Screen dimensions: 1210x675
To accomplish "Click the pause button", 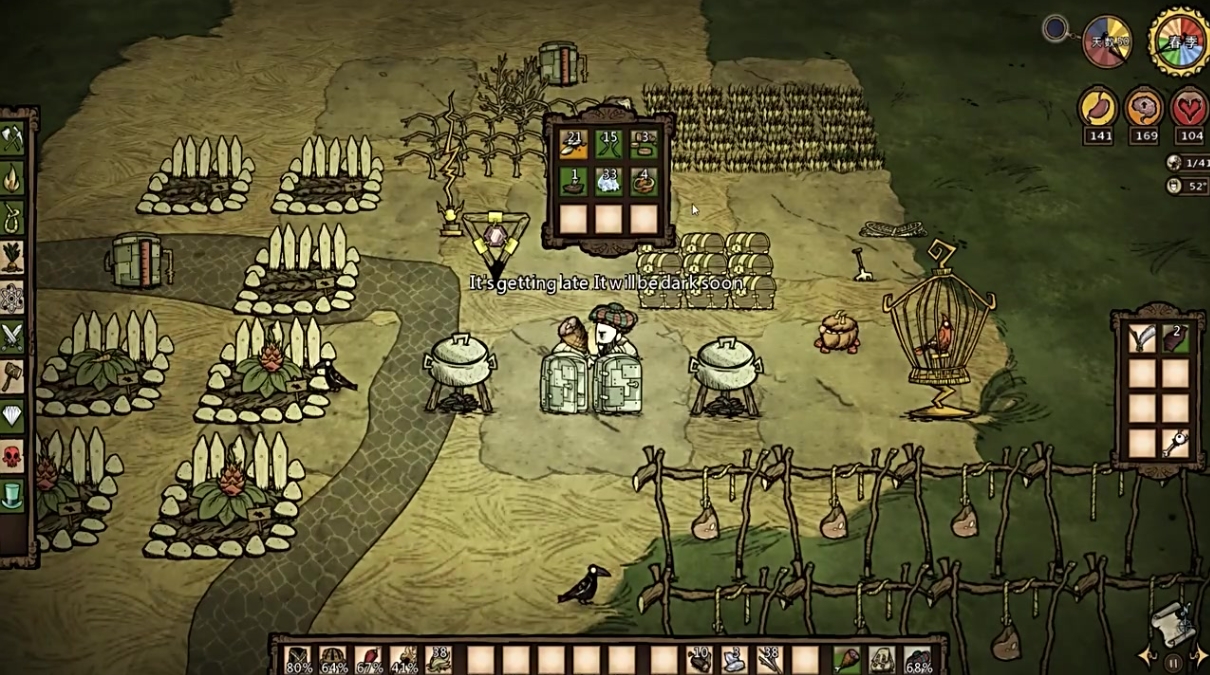I will click(x=1172, y=662).
